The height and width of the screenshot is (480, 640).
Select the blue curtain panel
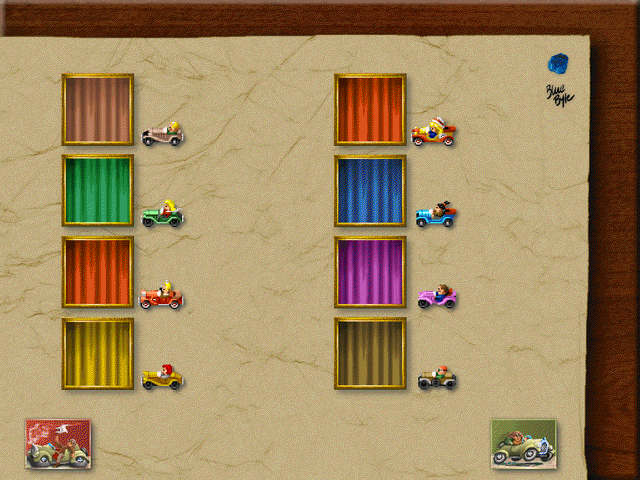pyautogui.click(x=370, y=190)
